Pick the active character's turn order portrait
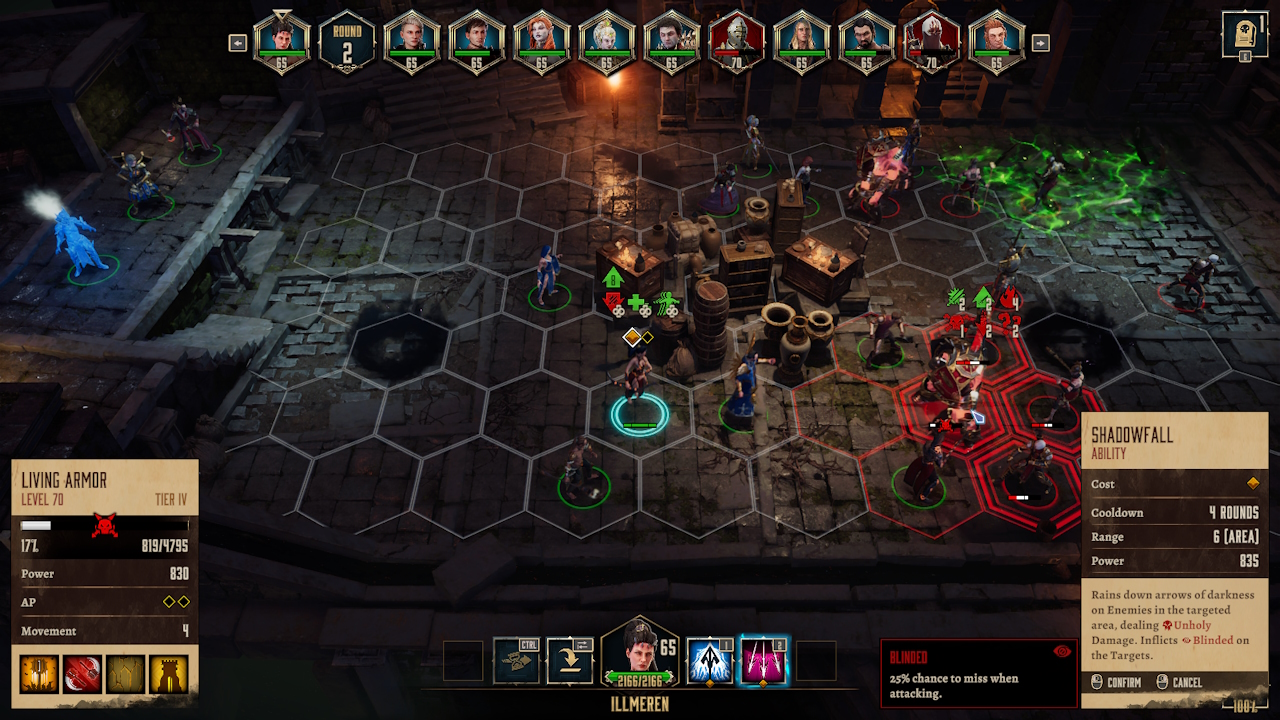This screenshot has height=720, width=1280. click(282, 42)
